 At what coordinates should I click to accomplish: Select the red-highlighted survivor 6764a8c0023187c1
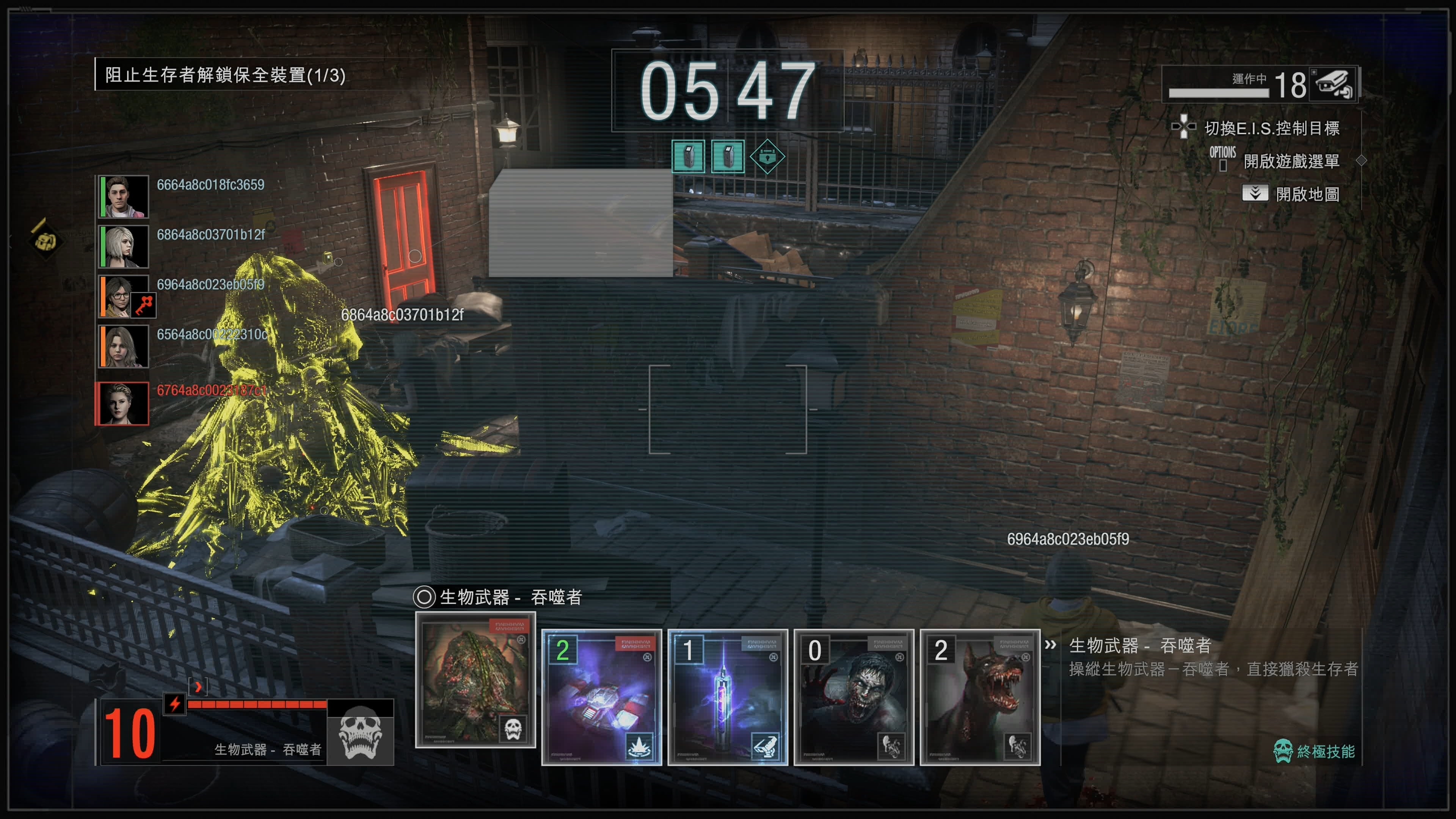122,403
